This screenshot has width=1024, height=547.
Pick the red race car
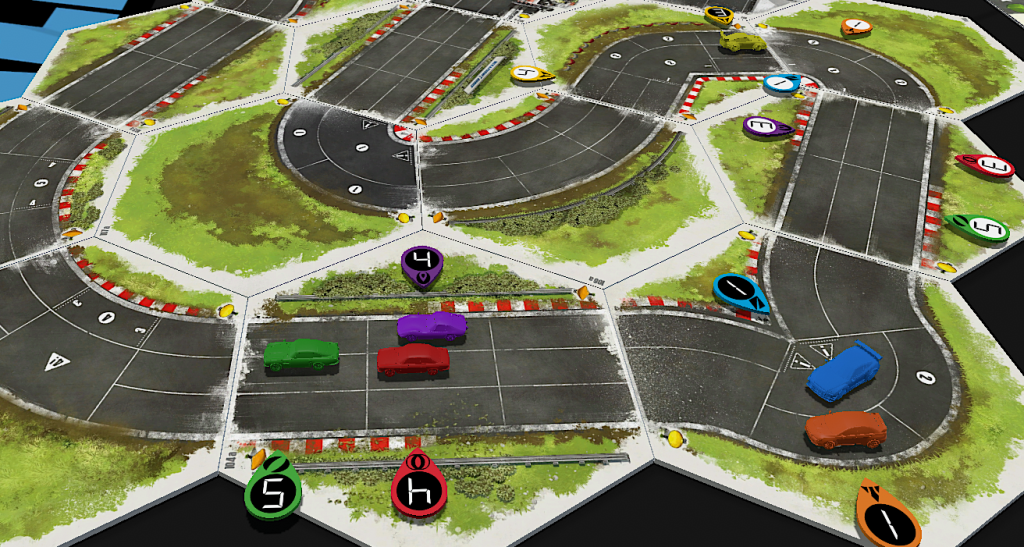(x=412, y=360)
